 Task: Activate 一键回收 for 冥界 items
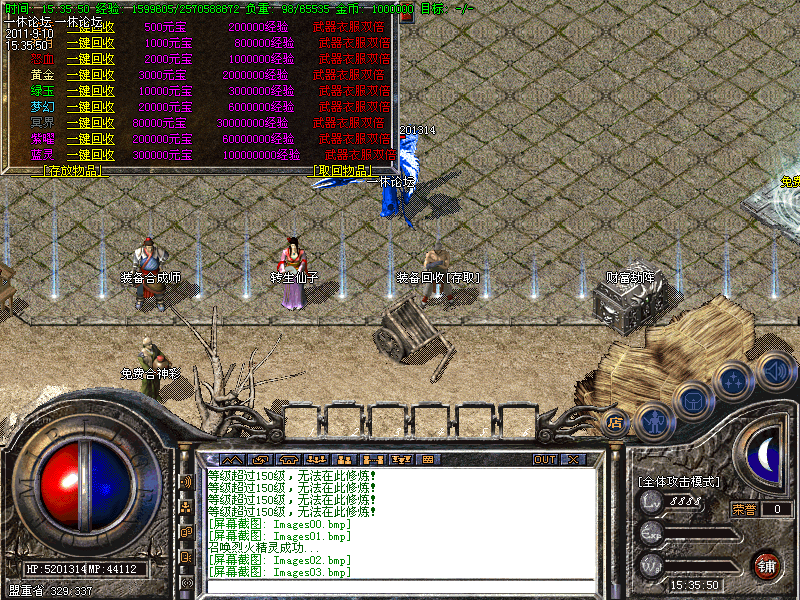coord(90,123)
